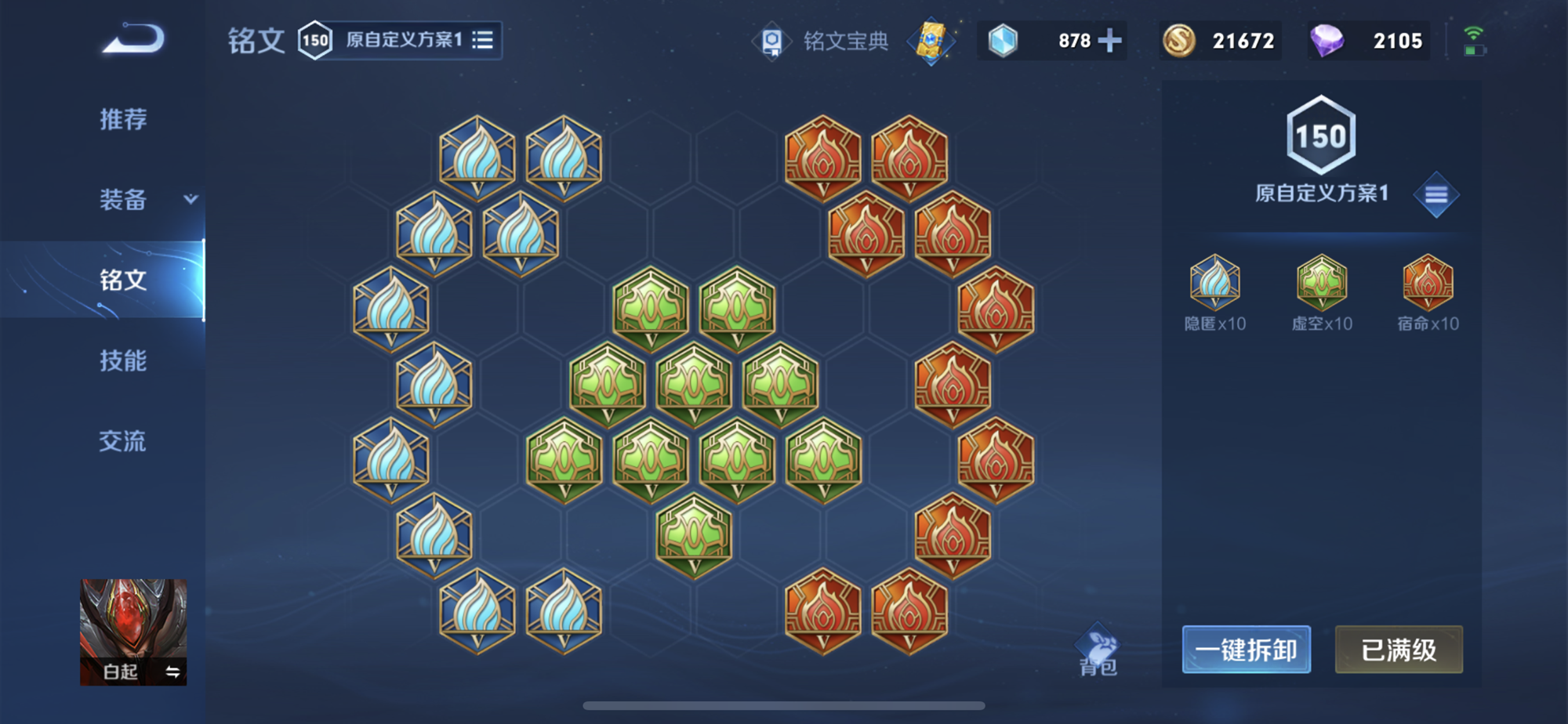Open 铭文宝典 guide
This screenshot has width=1568, height=724.
pos(823,41)
